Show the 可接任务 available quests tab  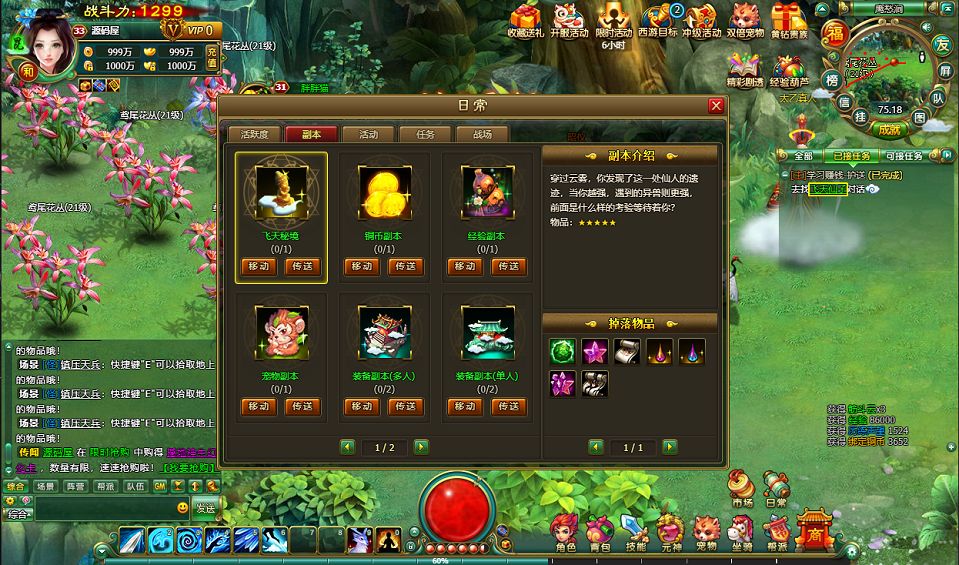903,156
